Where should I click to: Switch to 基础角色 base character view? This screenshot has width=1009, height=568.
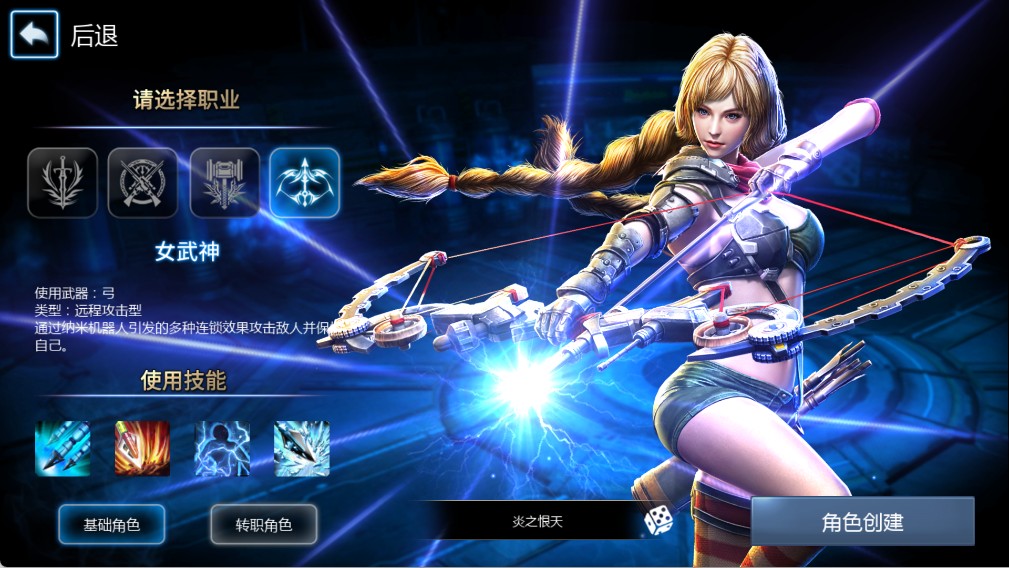point(112,524)
